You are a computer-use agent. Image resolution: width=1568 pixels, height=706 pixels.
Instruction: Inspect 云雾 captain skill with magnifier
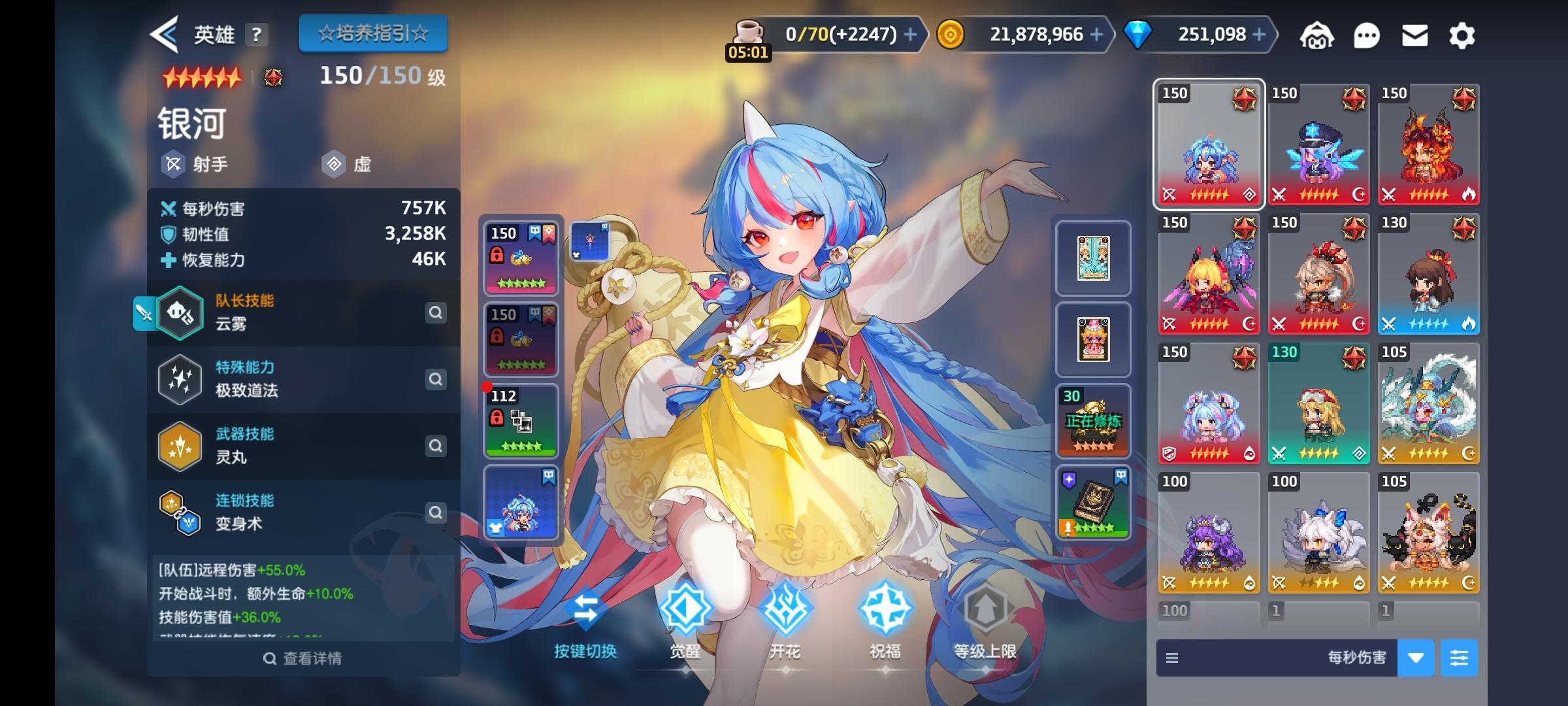(436, 313)
